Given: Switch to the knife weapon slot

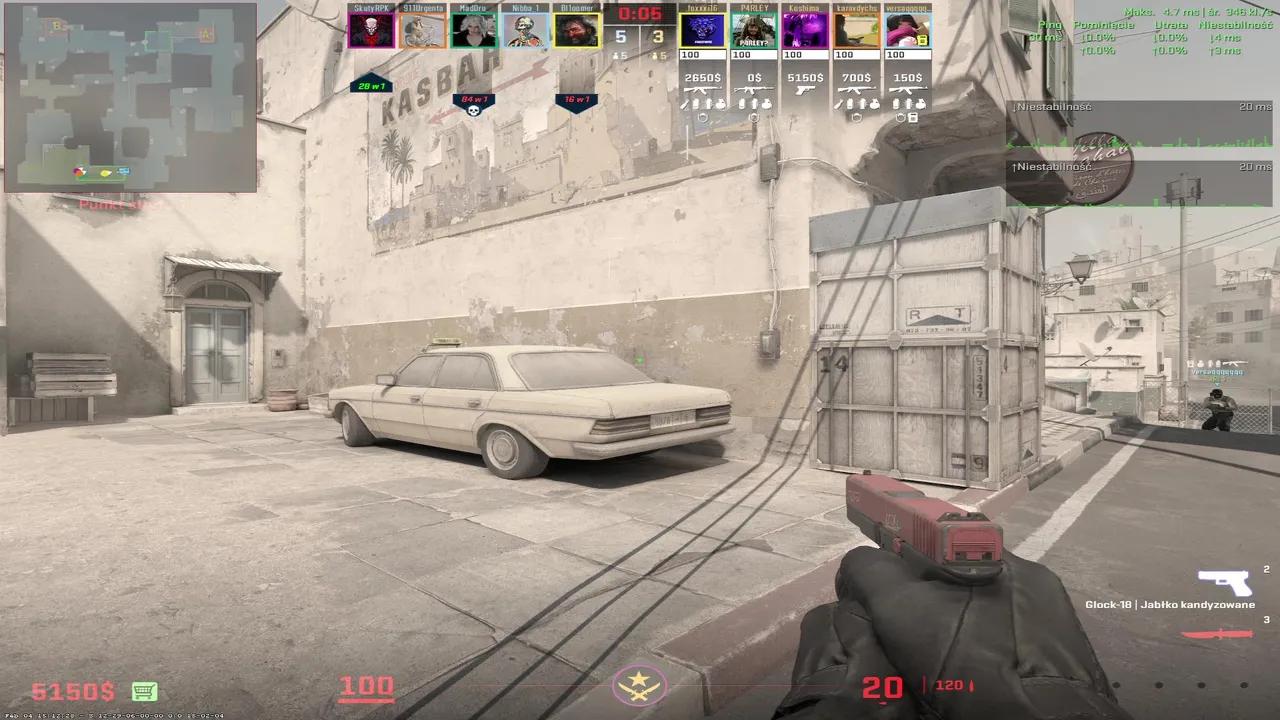Looking at the screenshot, I should pyautogui.click(x=1217, y=633).
